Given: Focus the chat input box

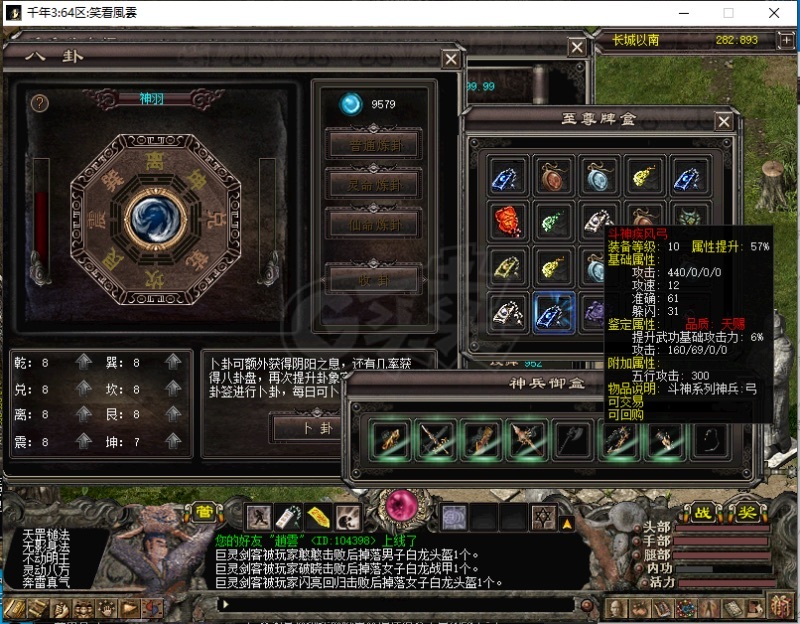Looking at the screenshot, I should [x=390, y=604].
